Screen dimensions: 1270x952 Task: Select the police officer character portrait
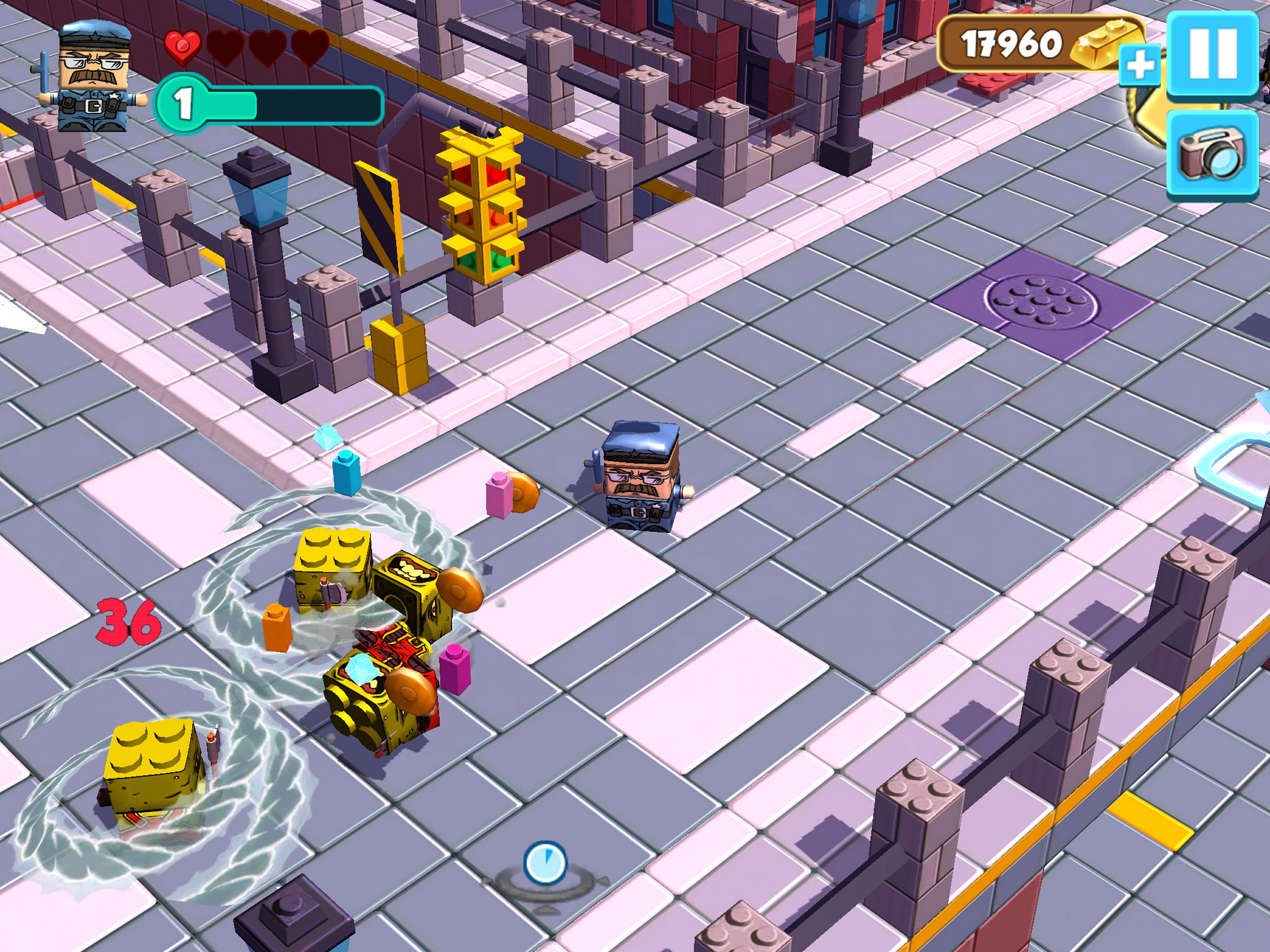click(93, 76)
